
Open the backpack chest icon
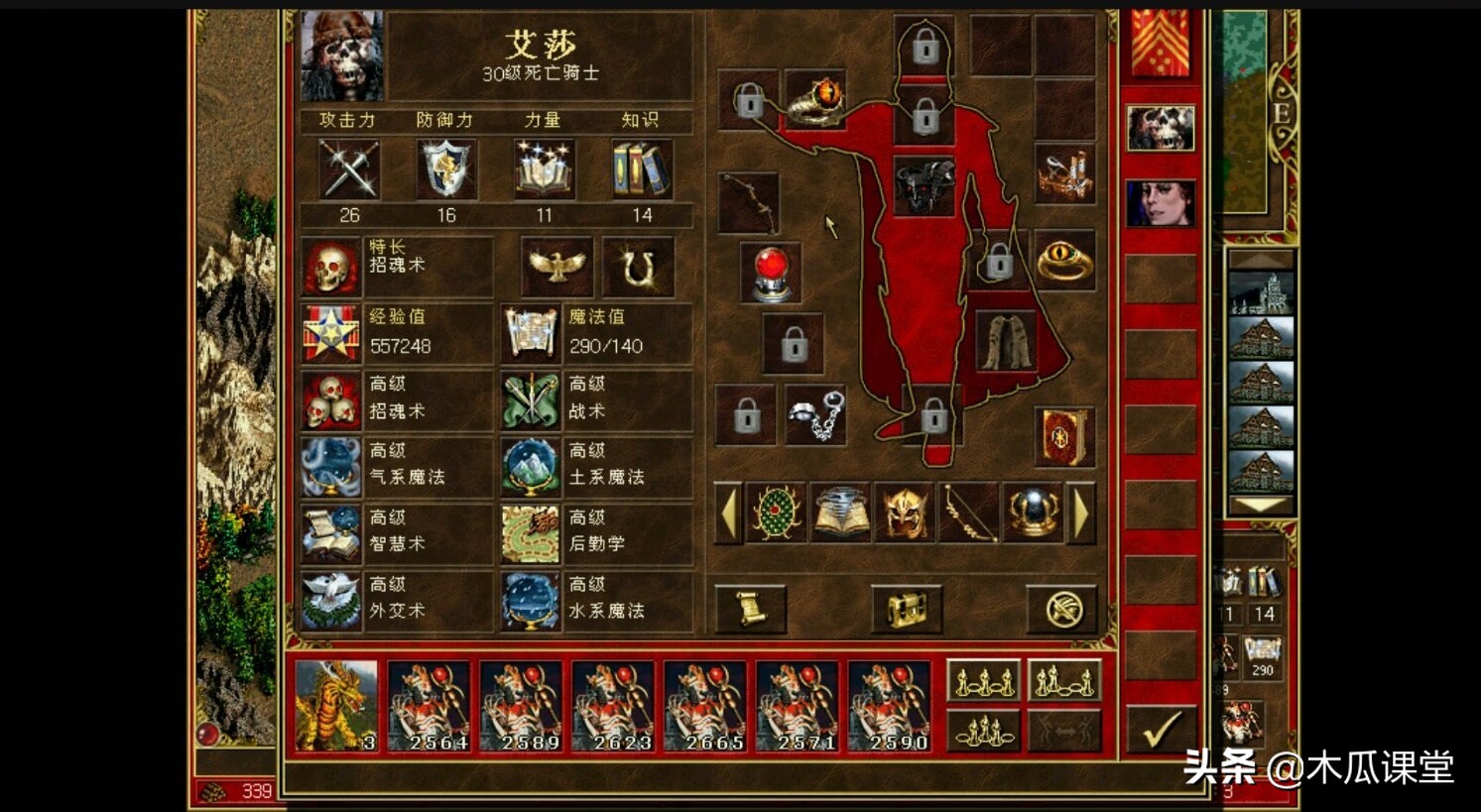(906, 609)
